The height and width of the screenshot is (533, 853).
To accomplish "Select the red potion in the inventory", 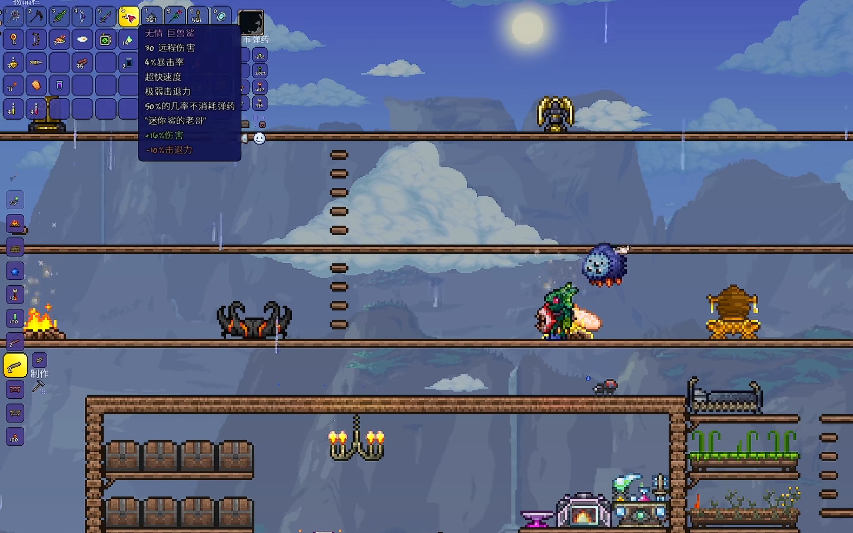I will pyautogui.click(x=36, y=108).
